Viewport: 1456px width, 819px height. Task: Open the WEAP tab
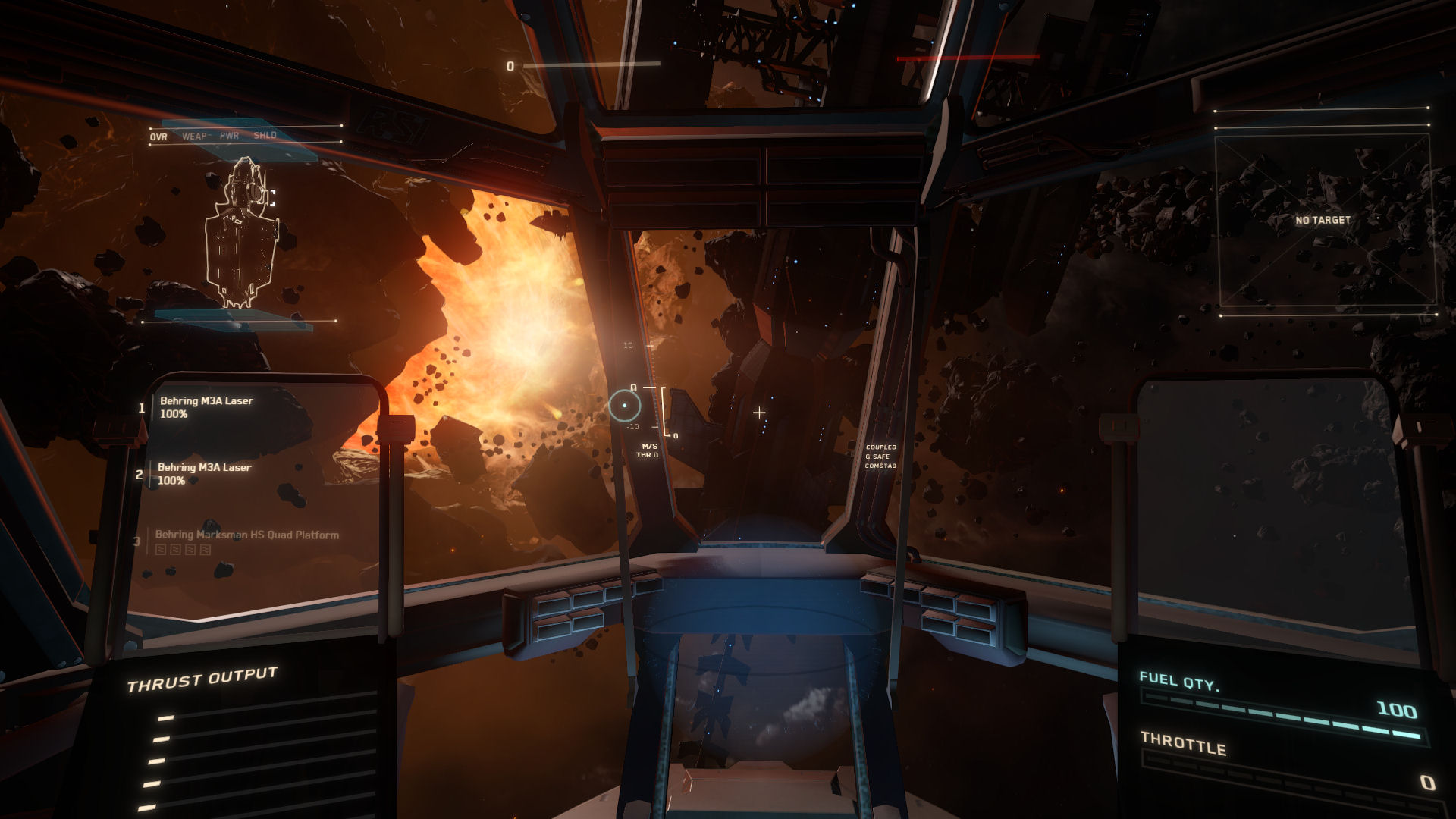pyautogui.click(x=194, y=136)
